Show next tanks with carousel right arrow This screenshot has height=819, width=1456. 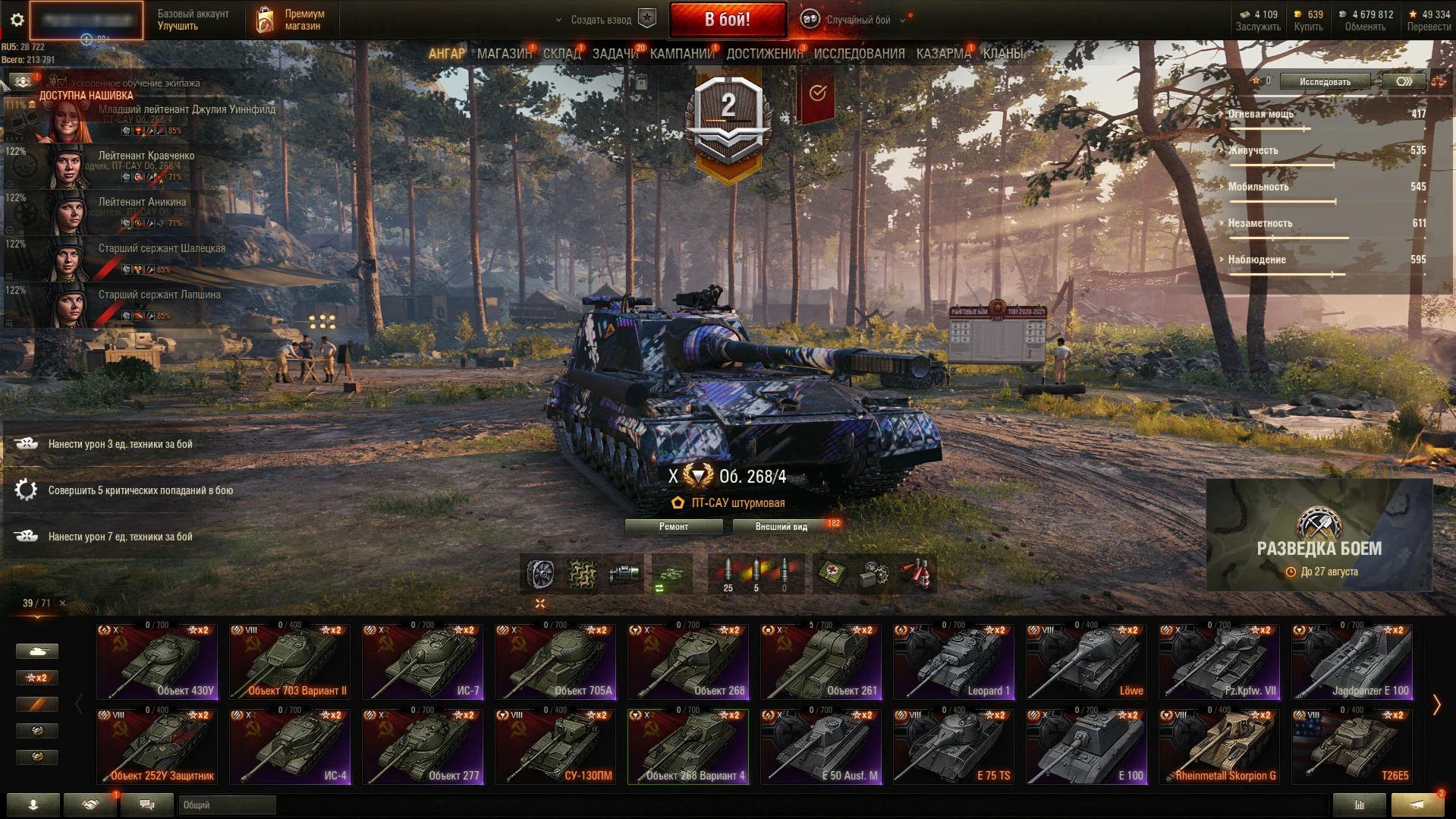[x=1436, y=705]
